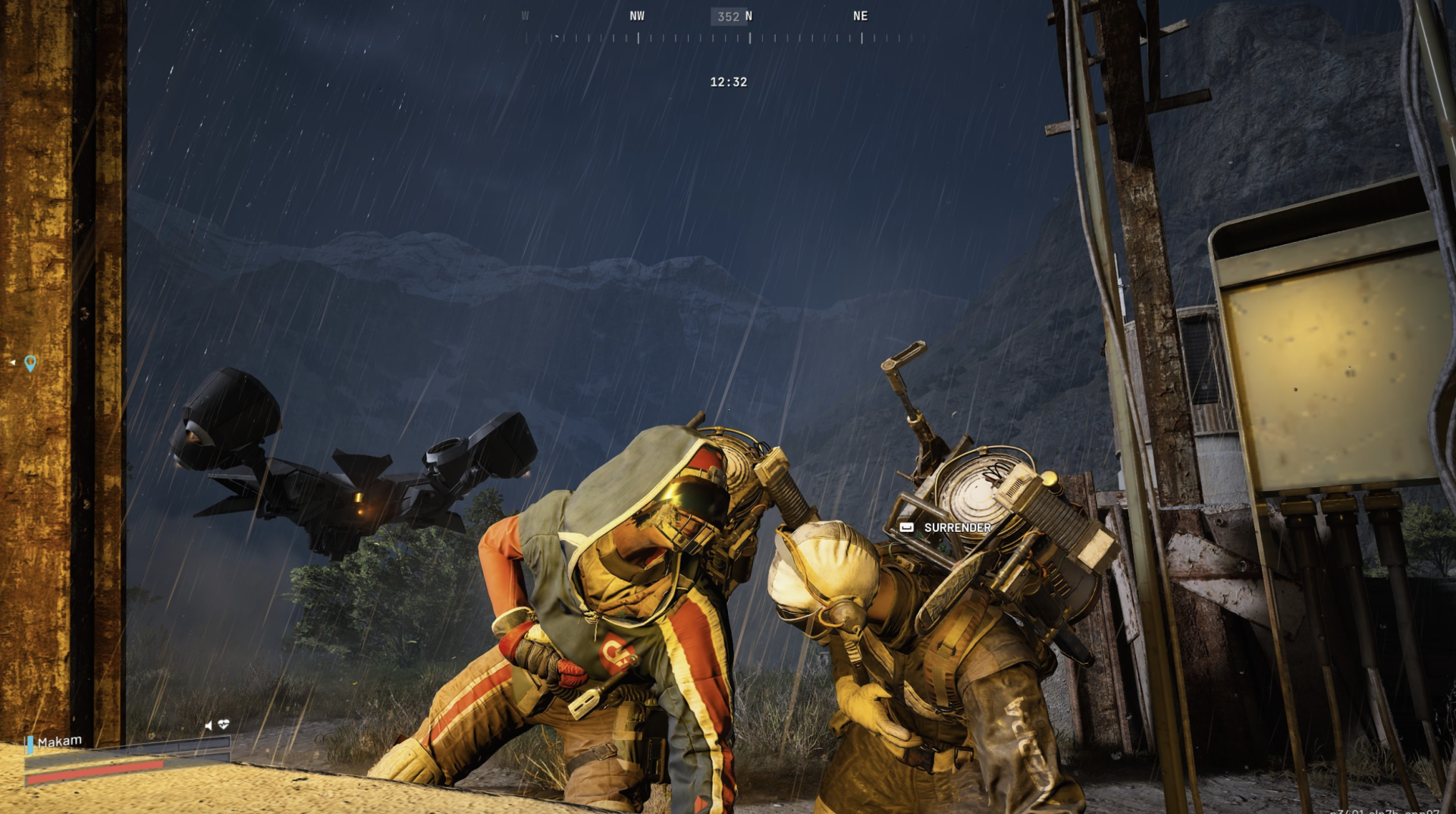
Task: Click the compass heading 352 indicator
Action: tap(728, 16)
